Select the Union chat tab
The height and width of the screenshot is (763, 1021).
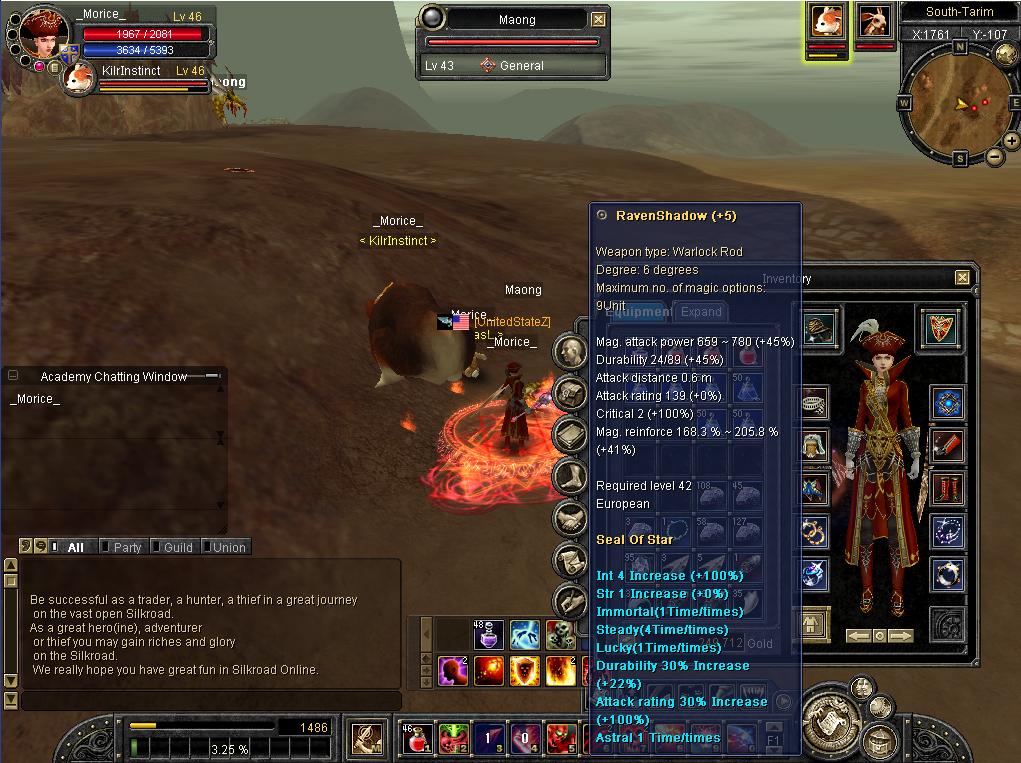click(x=227, y=547)
